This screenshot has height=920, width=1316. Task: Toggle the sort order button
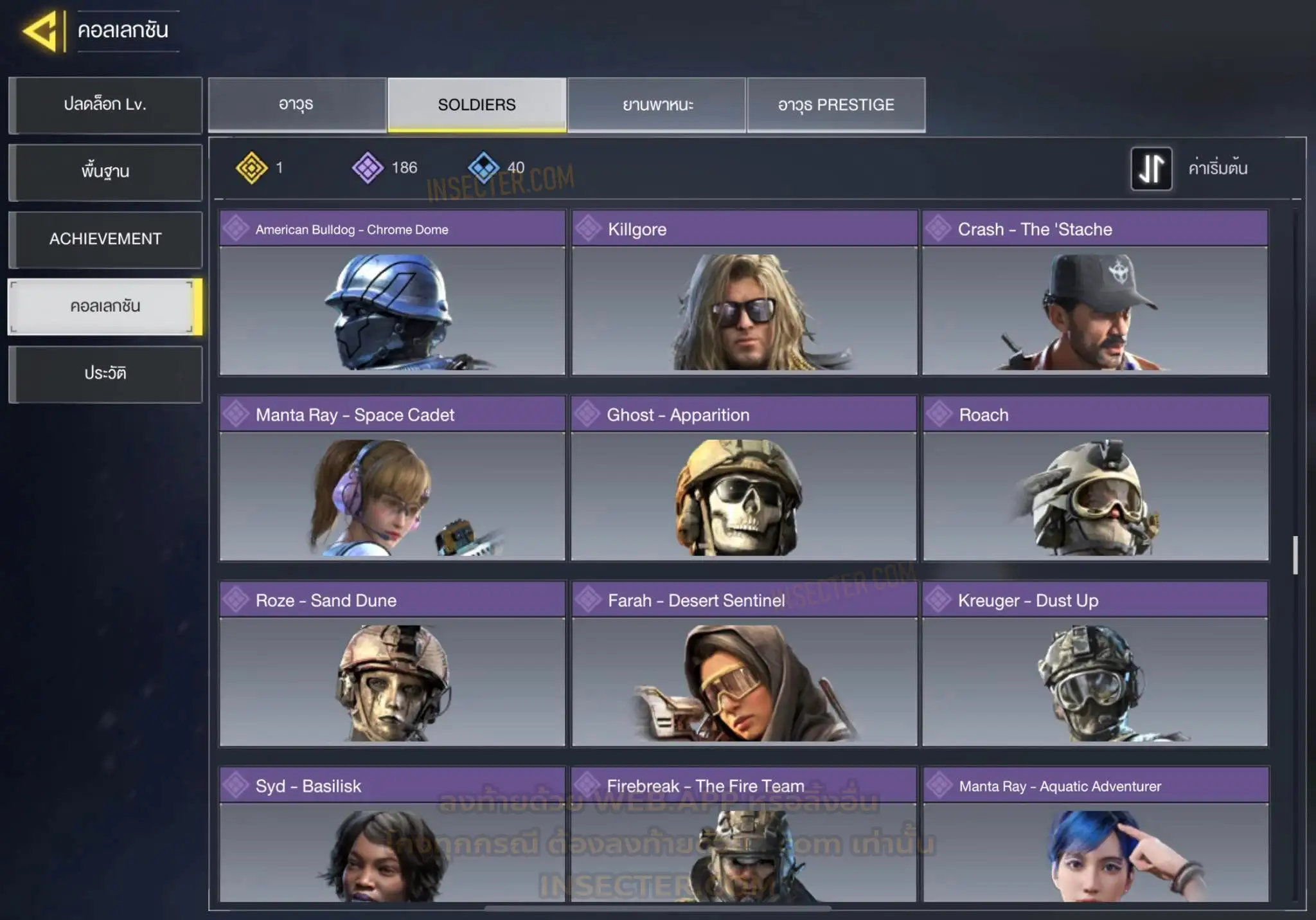tap(1151, 168)
